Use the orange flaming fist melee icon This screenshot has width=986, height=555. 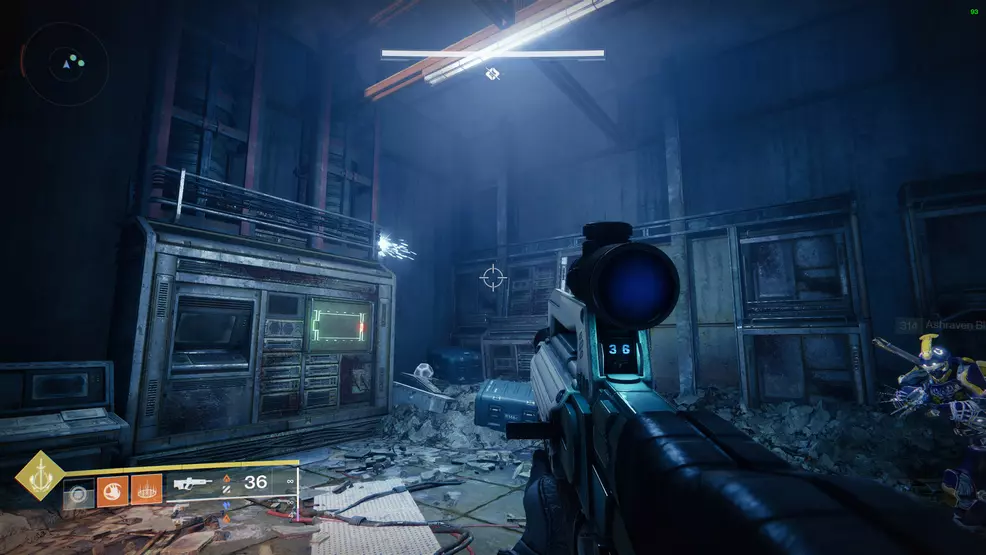112,491
